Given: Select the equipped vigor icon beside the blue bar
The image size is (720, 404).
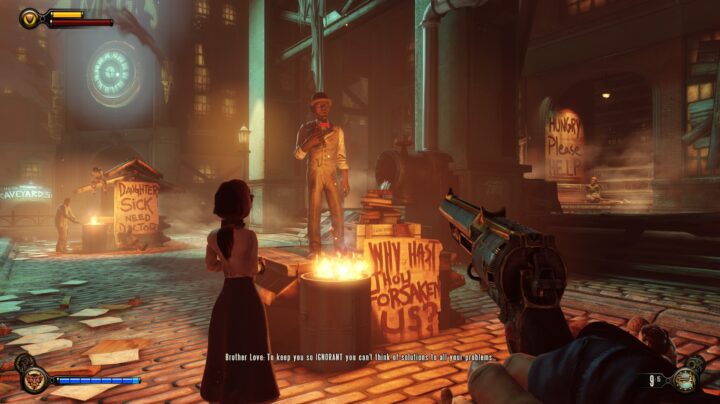Looking at the screenshot, I should tap(34, 380).
